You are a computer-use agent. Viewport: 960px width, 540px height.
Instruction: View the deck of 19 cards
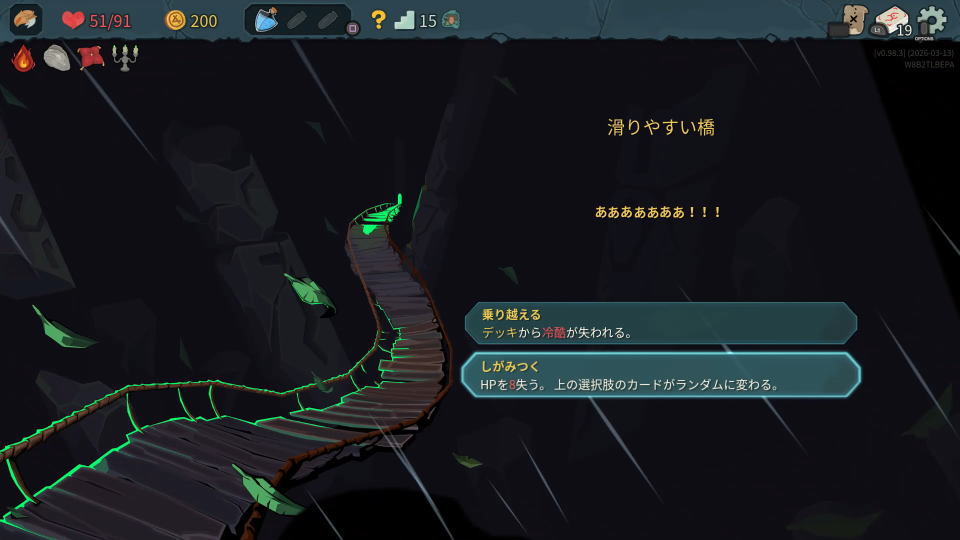tap(892, 21)
